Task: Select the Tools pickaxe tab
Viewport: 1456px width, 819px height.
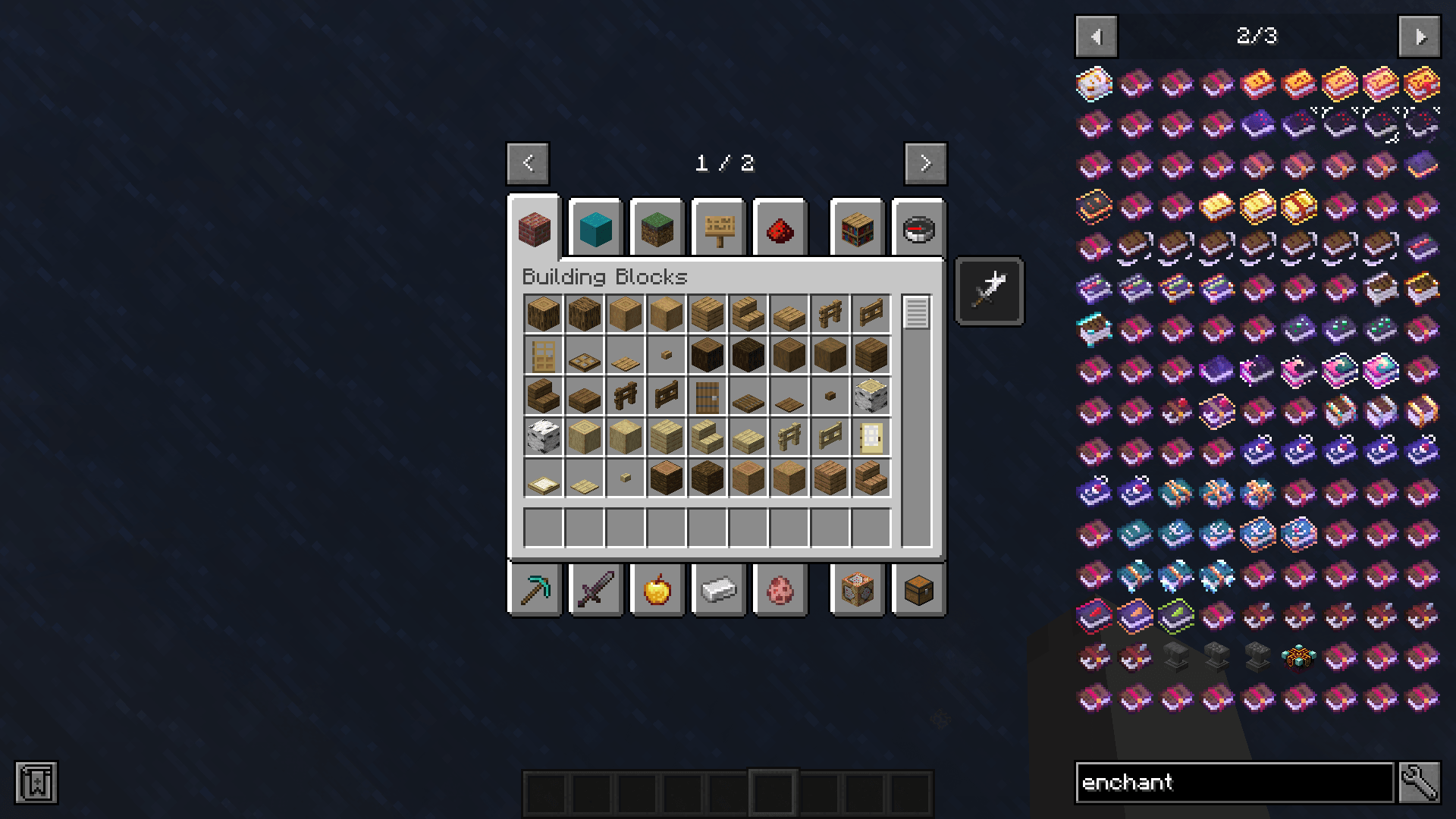Action: click(535, 590)
